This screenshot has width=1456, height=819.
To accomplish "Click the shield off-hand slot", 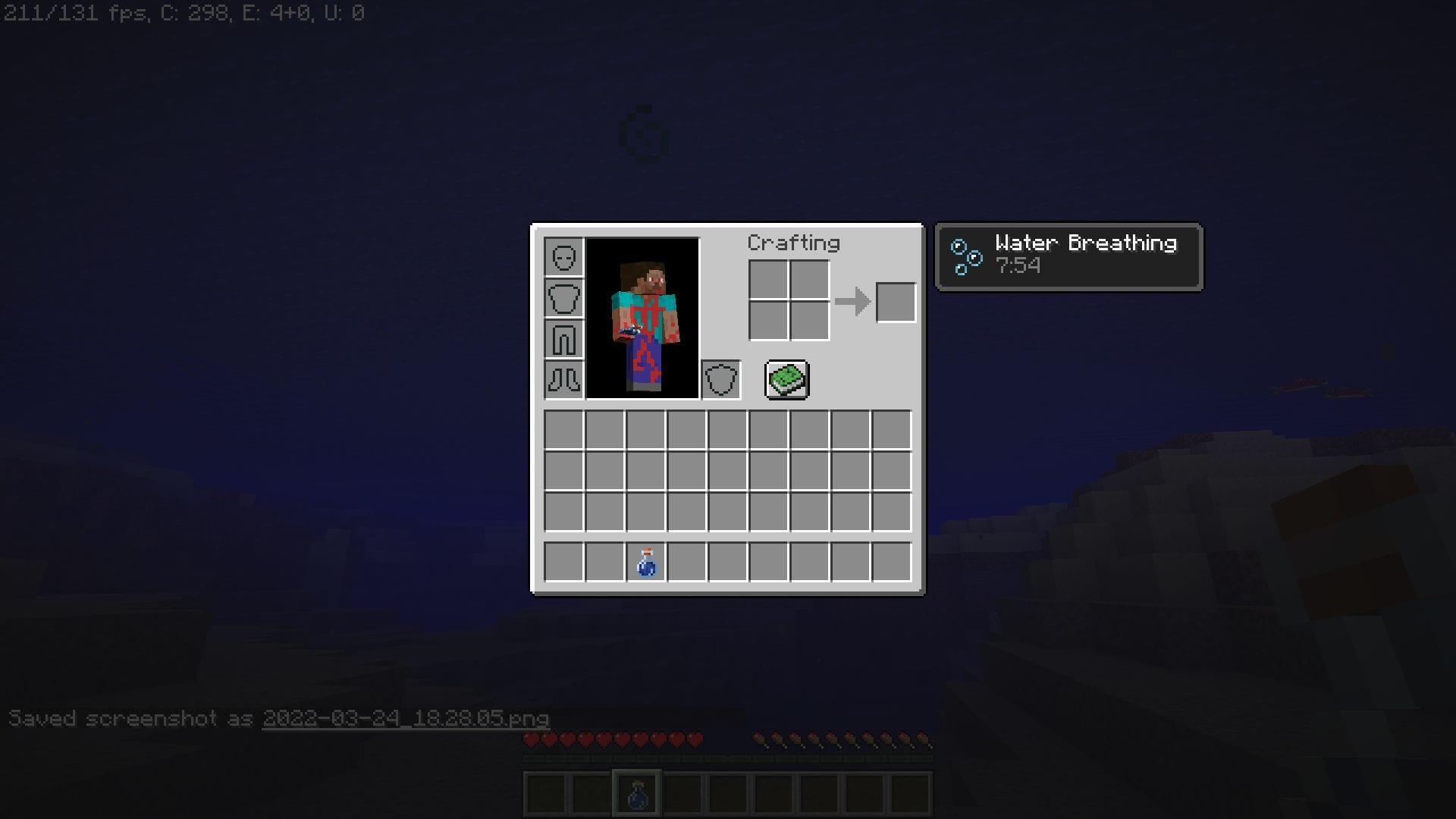I will pos(721,379).
